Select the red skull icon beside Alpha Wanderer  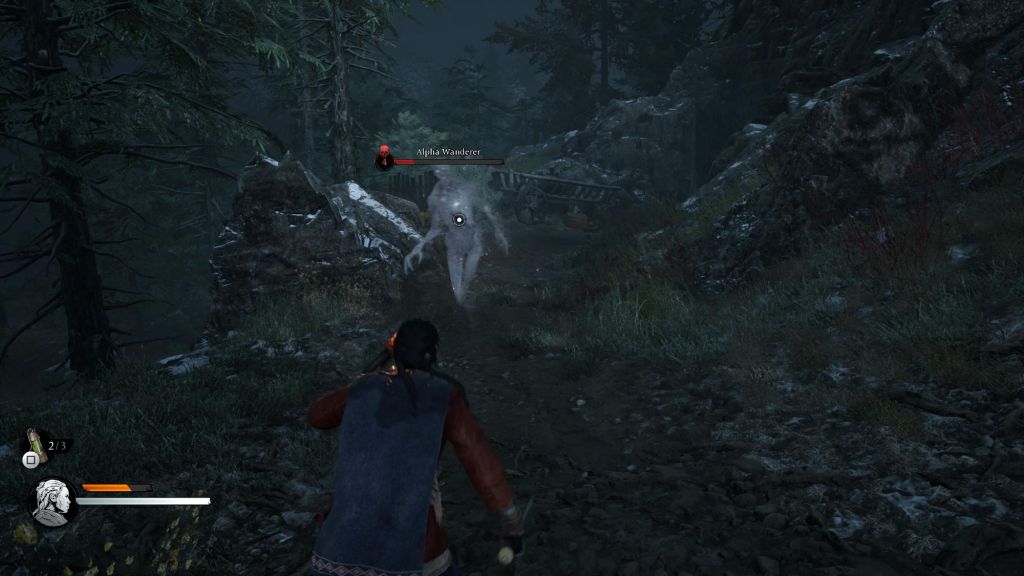tap(383, 157)
